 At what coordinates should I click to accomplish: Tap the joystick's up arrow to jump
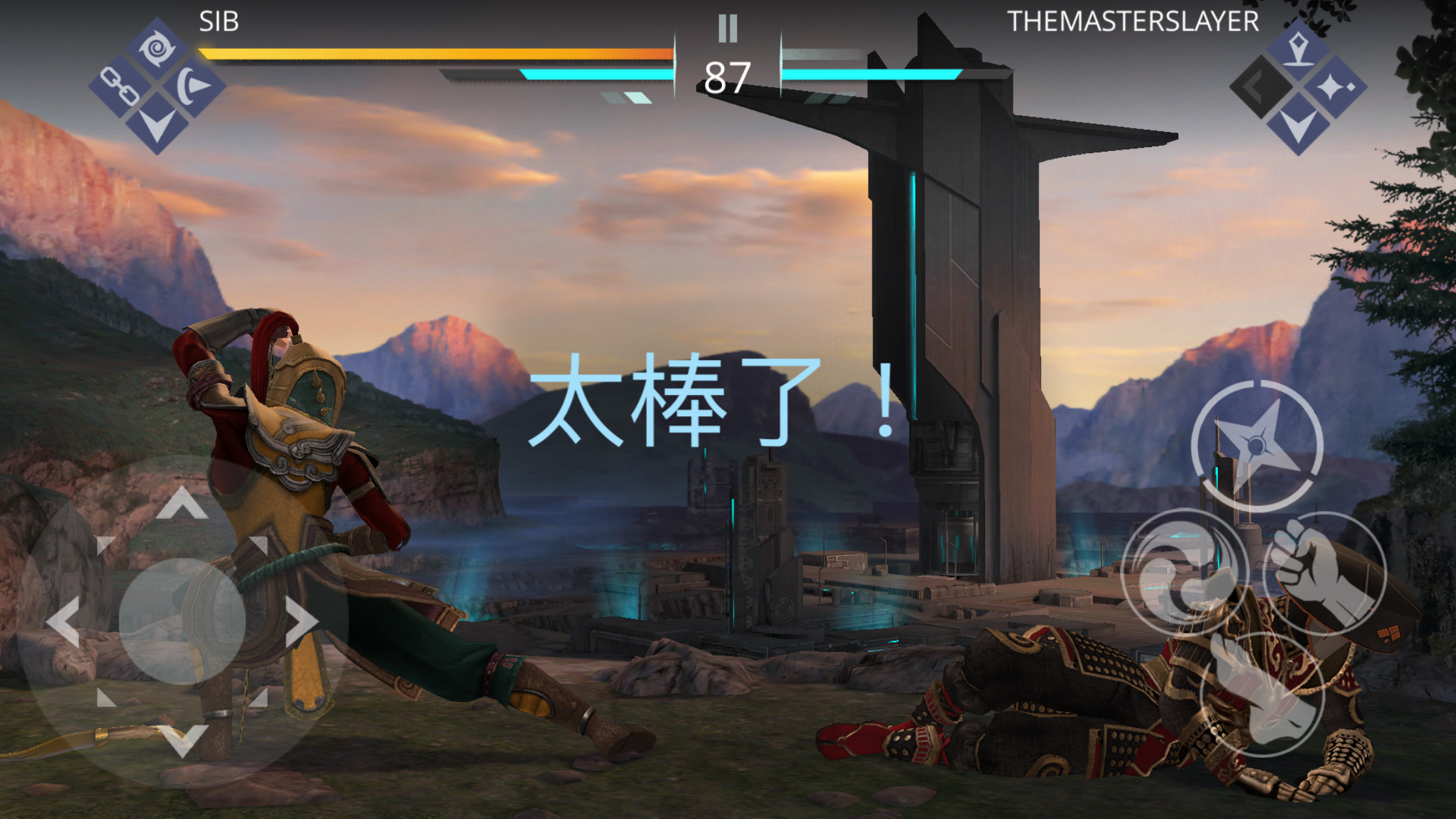(x=182, y=504)
